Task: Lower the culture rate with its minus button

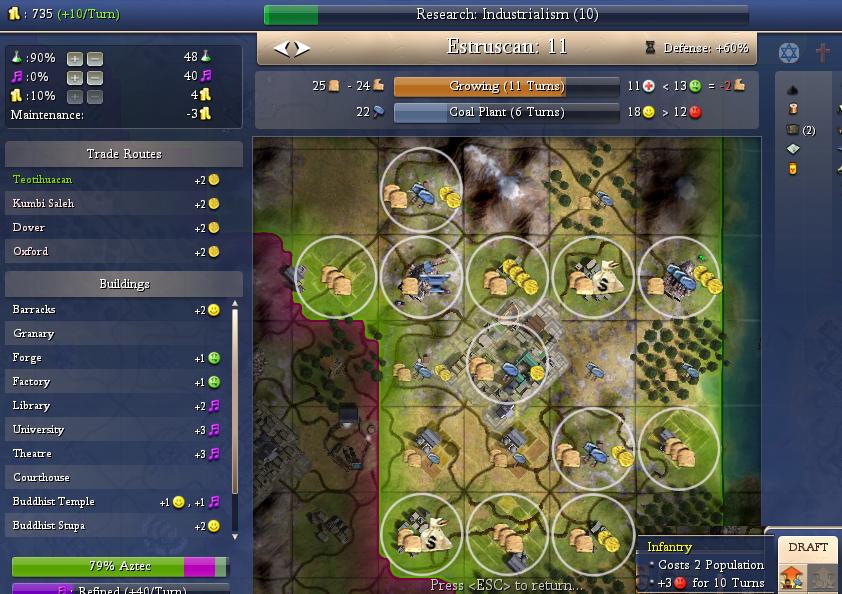Action: click(x=94, y=77)
